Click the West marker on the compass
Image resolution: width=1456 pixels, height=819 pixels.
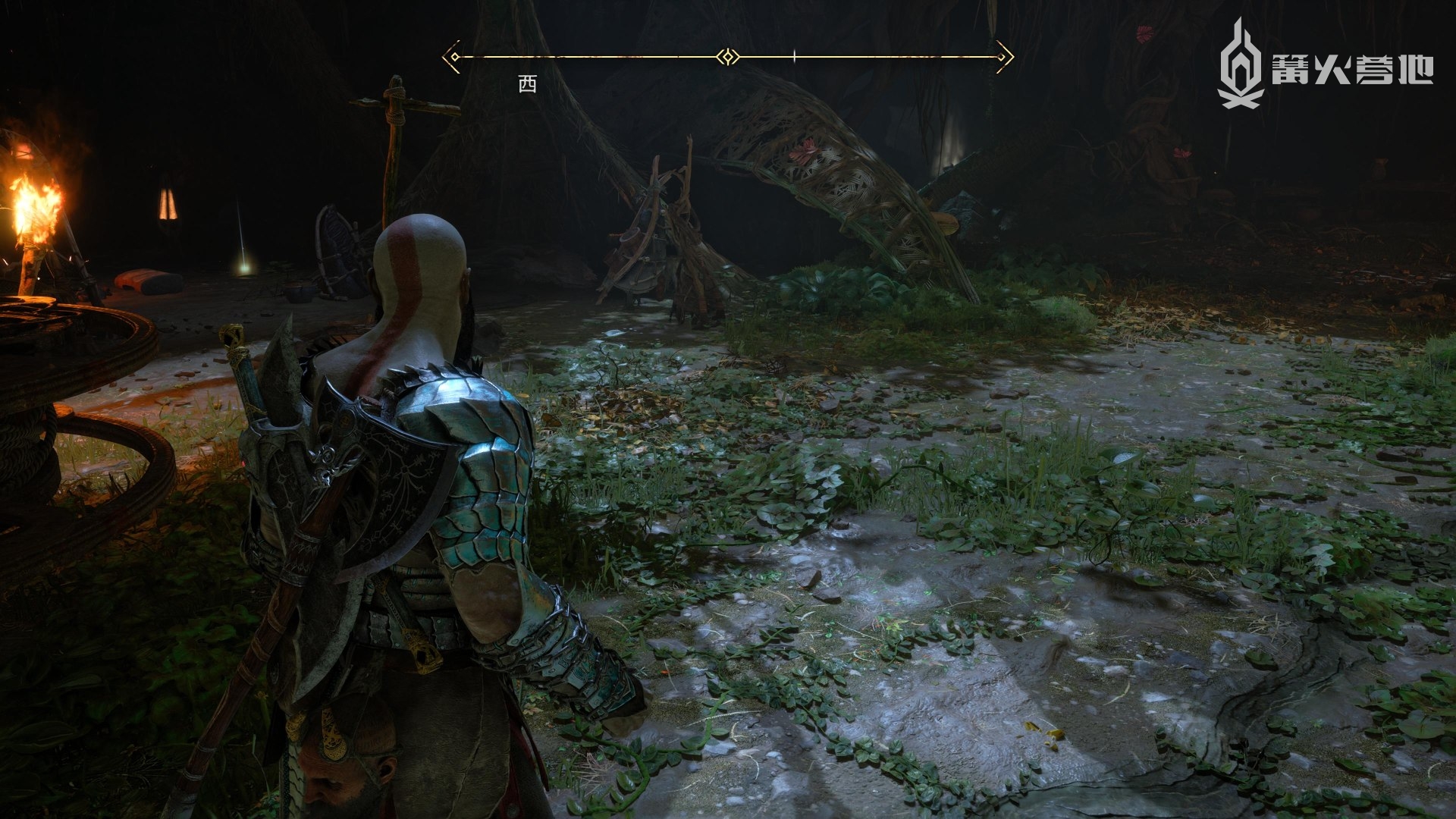click(x=527, y=85)
